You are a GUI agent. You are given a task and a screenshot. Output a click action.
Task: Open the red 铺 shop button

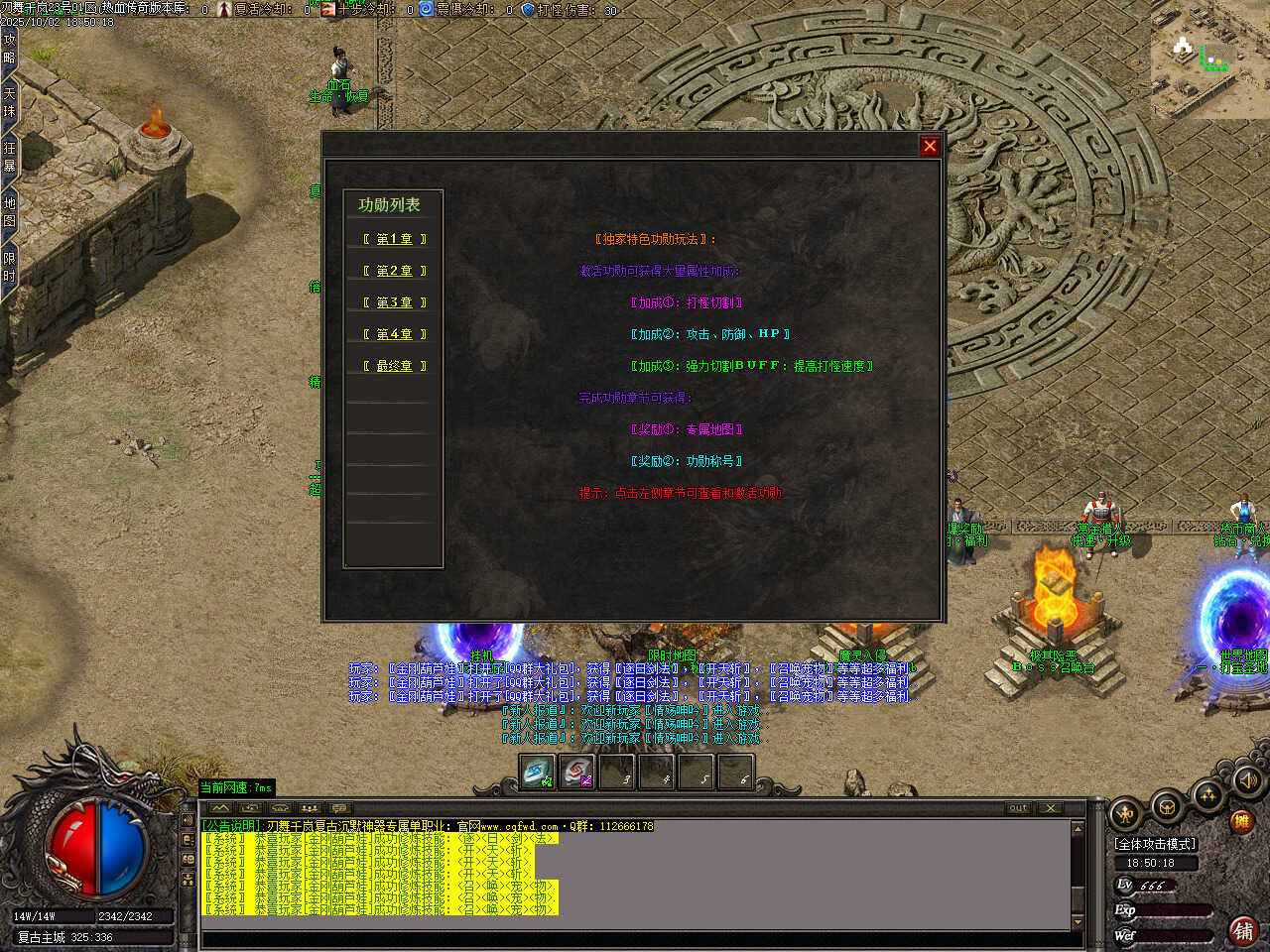click(x=1242, y=930)
